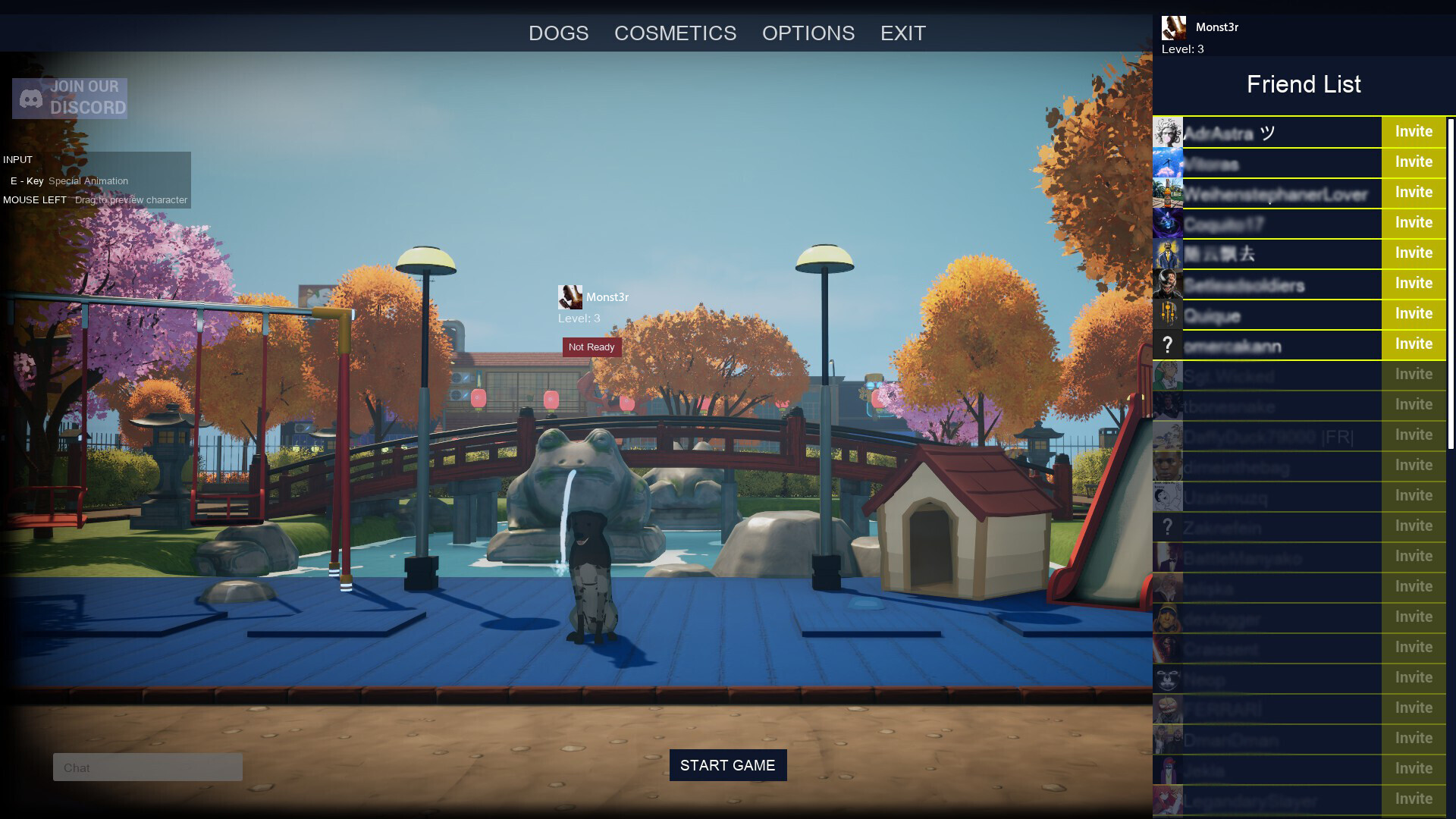Invite Quique to the lobby

coord(1413,314)
